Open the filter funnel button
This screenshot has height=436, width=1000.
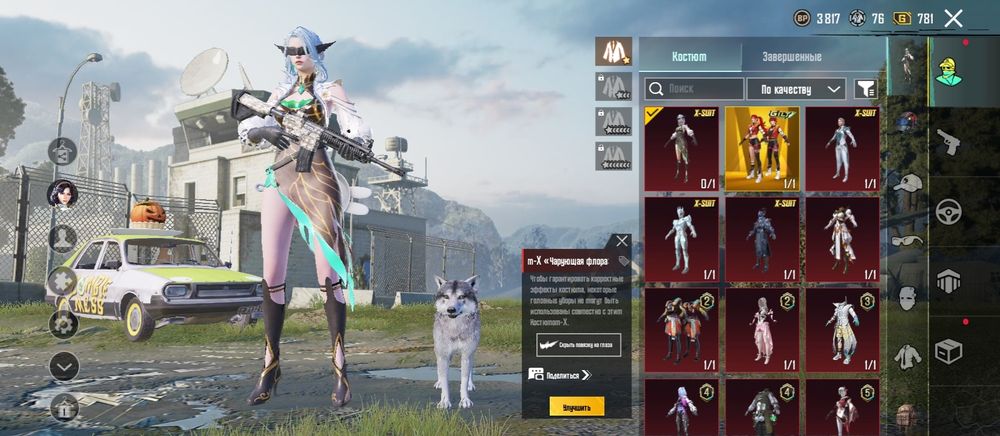tap(865, 89)
